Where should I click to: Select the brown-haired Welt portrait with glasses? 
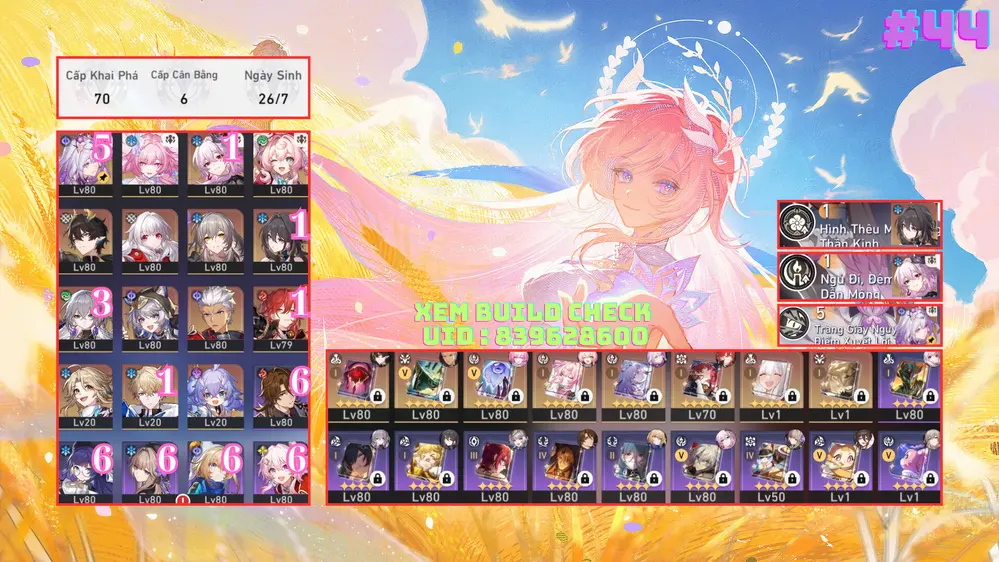281,393
